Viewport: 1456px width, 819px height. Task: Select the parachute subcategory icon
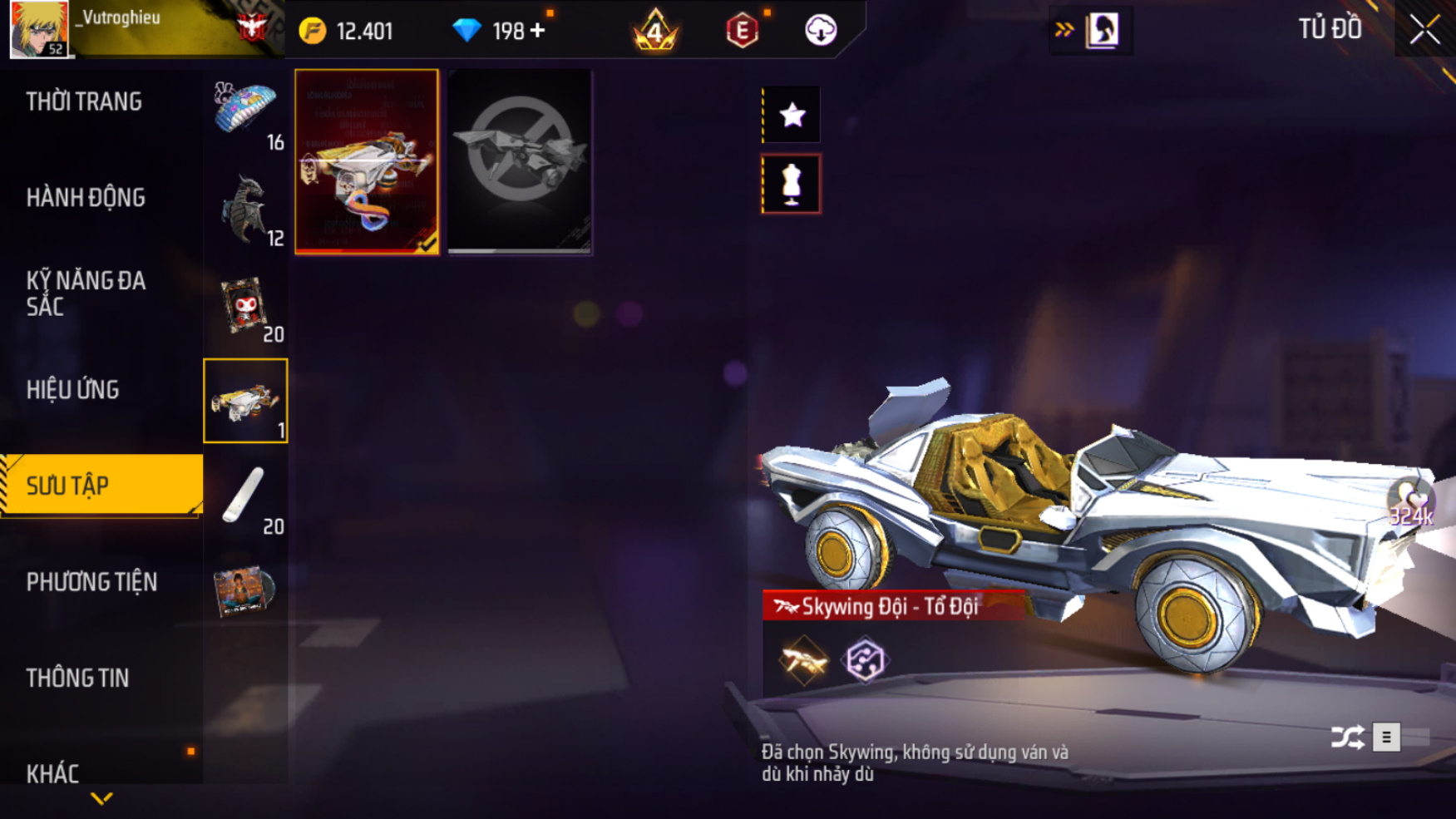[245, 112]
